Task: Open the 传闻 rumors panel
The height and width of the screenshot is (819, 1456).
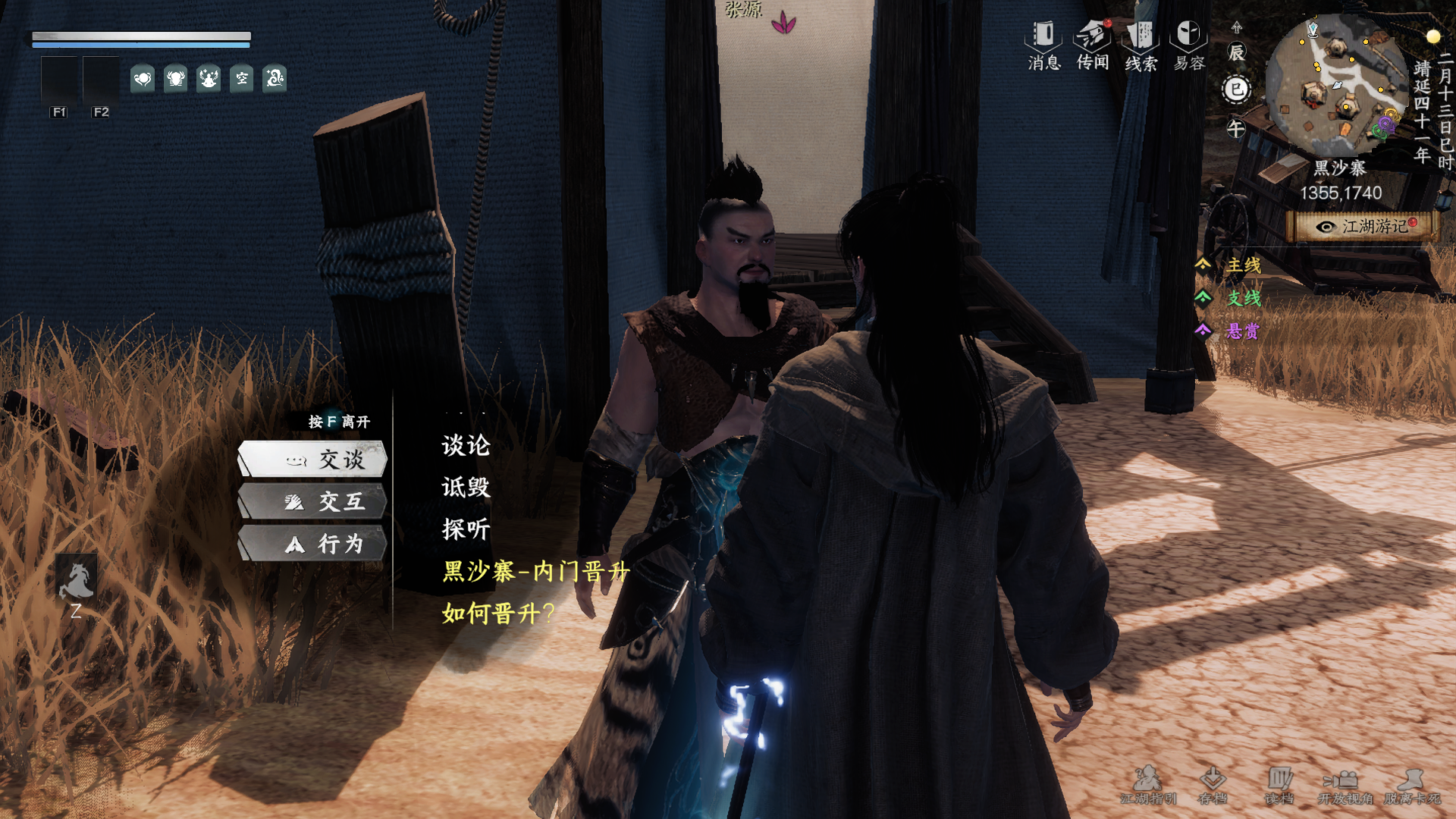Action: pos(1092,44)
